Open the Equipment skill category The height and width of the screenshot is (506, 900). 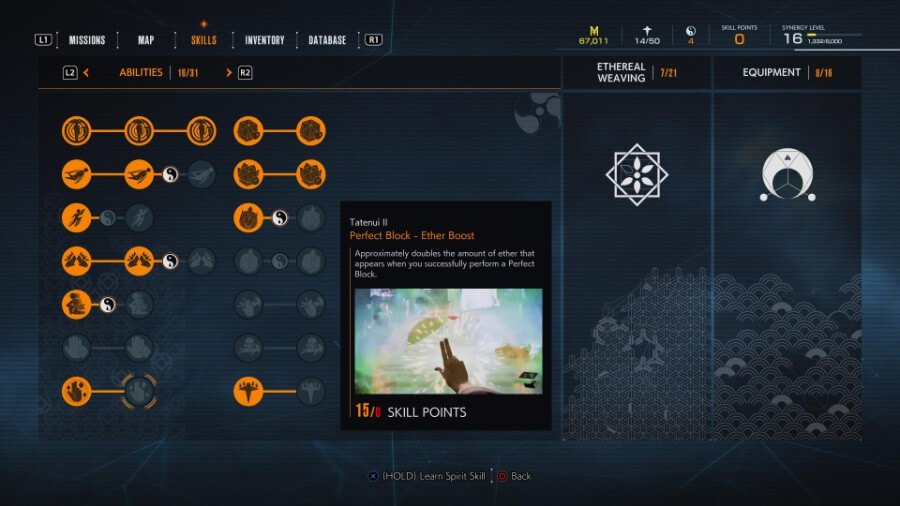point(771,72)
